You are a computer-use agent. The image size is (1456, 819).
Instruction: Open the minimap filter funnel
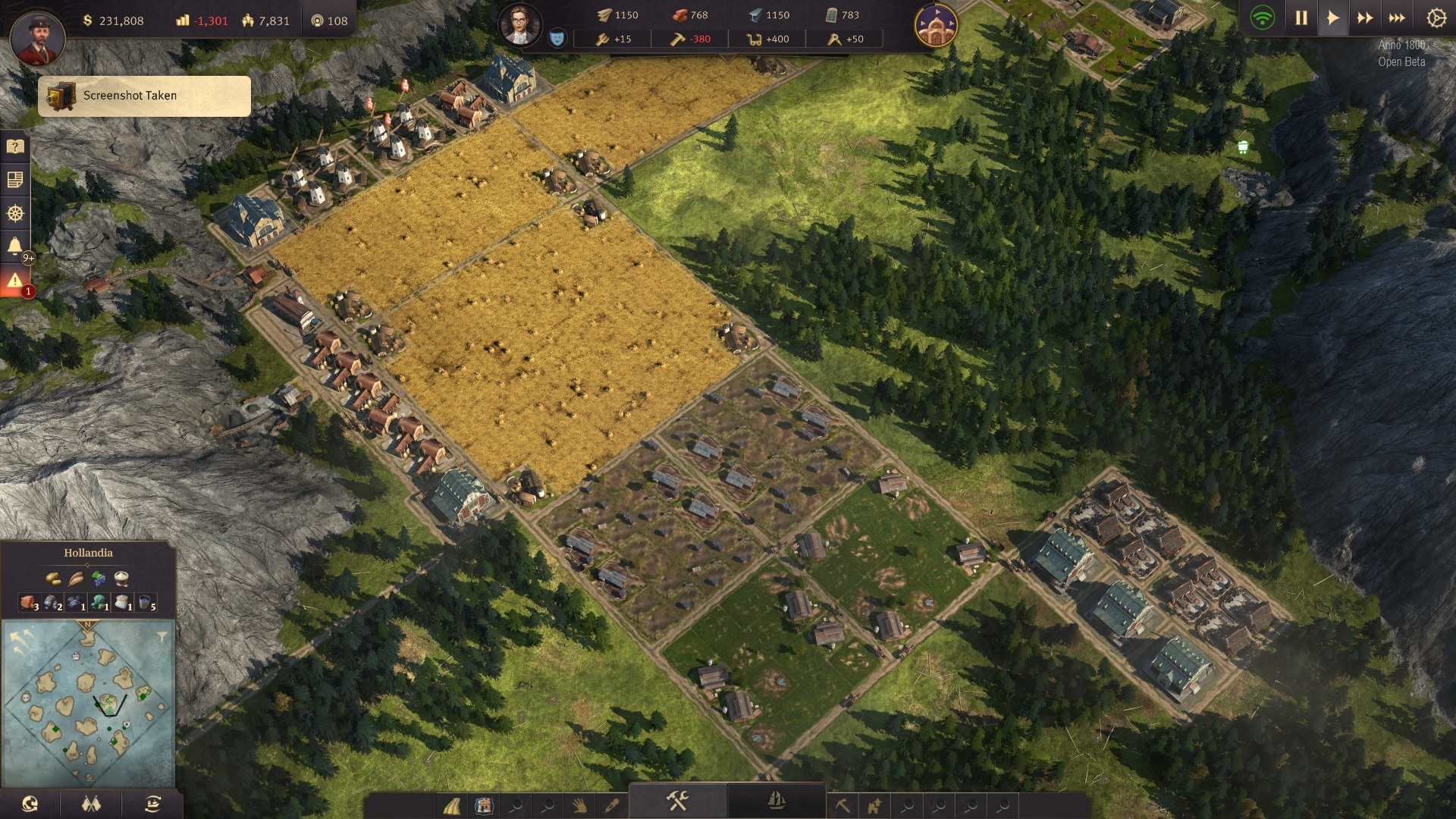[162, 637]
